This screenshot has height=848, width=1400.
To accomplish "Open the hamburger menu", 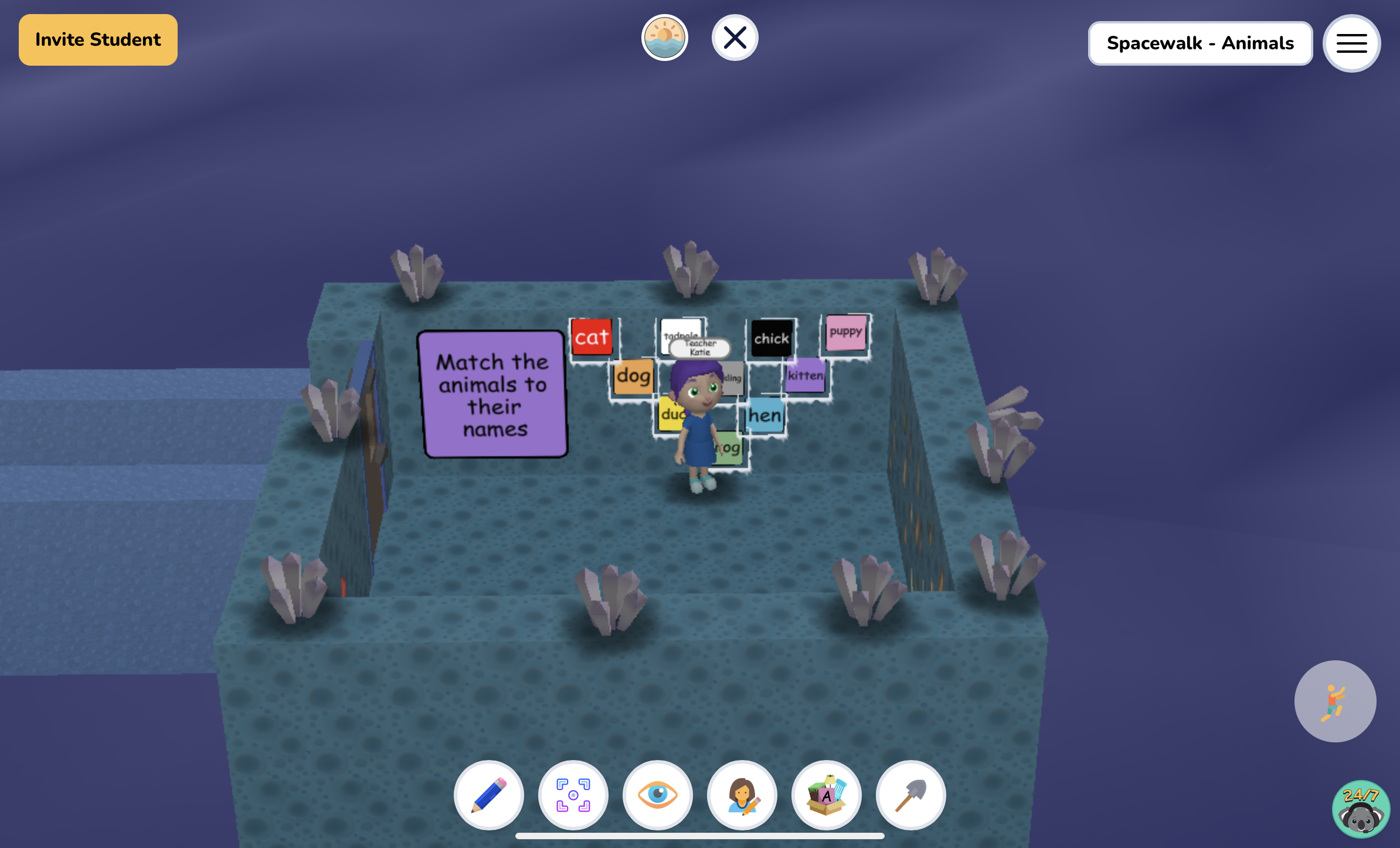I will pyautogui.click(x=1351, y=43).
